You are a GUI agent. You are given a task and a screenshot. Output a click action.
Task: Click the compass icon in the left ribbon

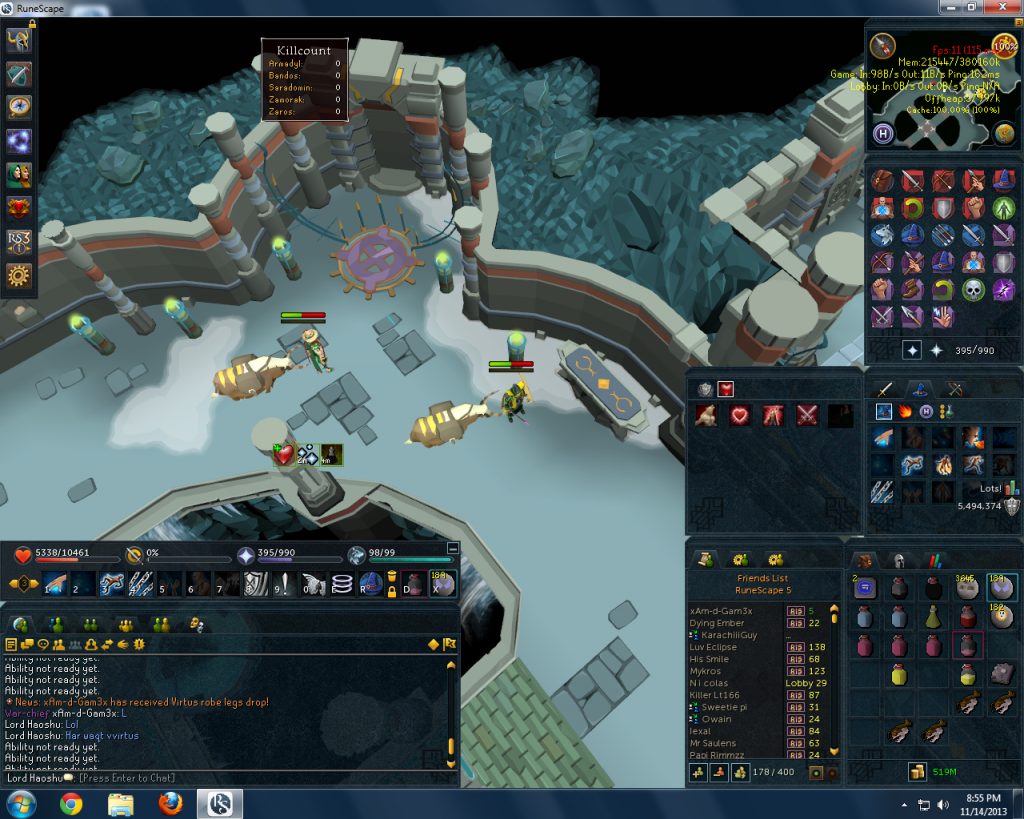19,107
